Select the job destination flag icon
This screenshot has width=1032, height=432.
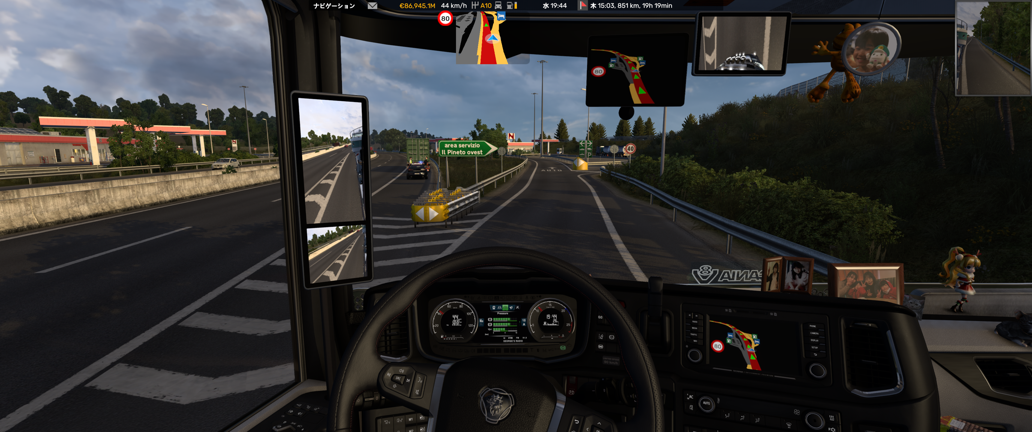tap(582, 6)
